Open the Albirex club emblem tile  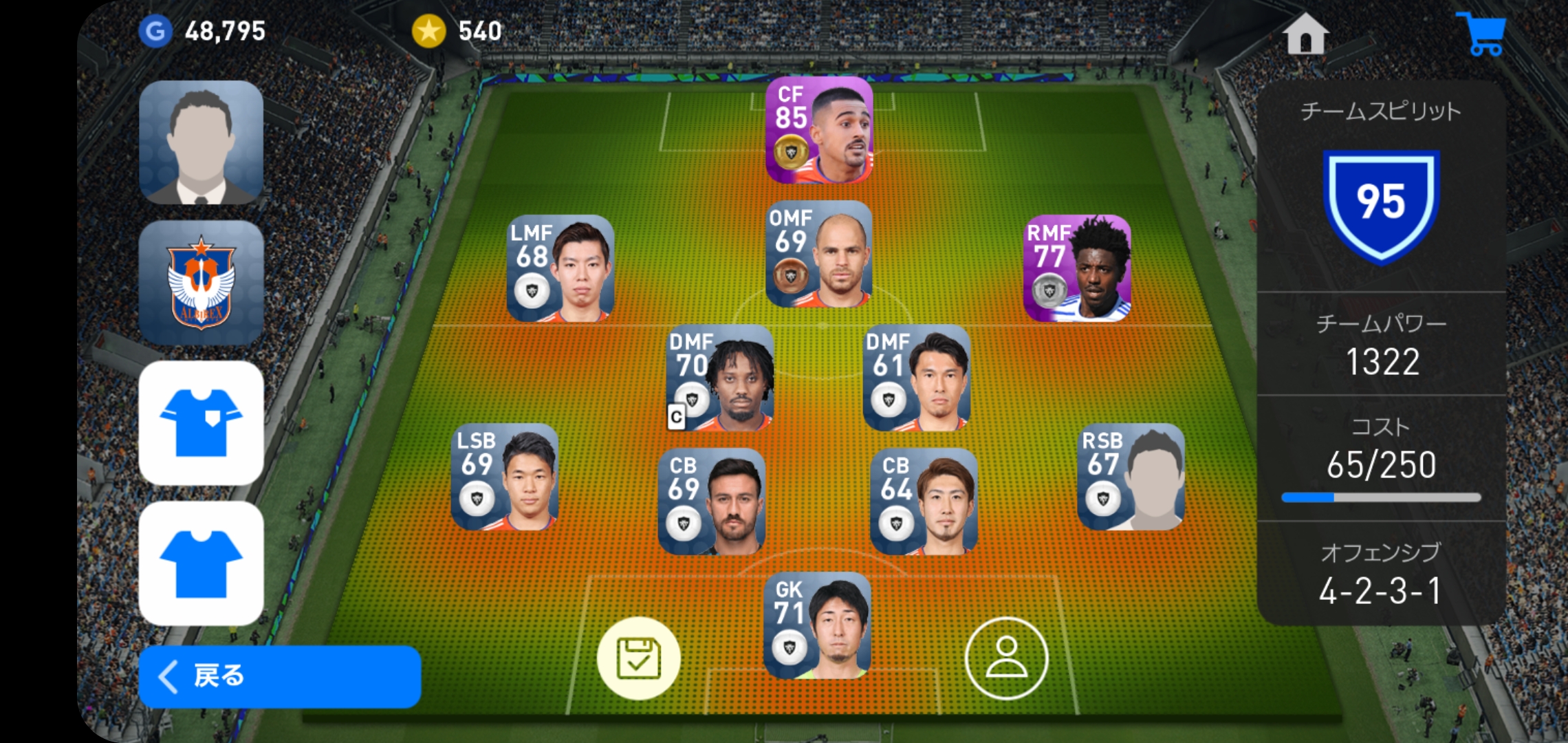201,283
